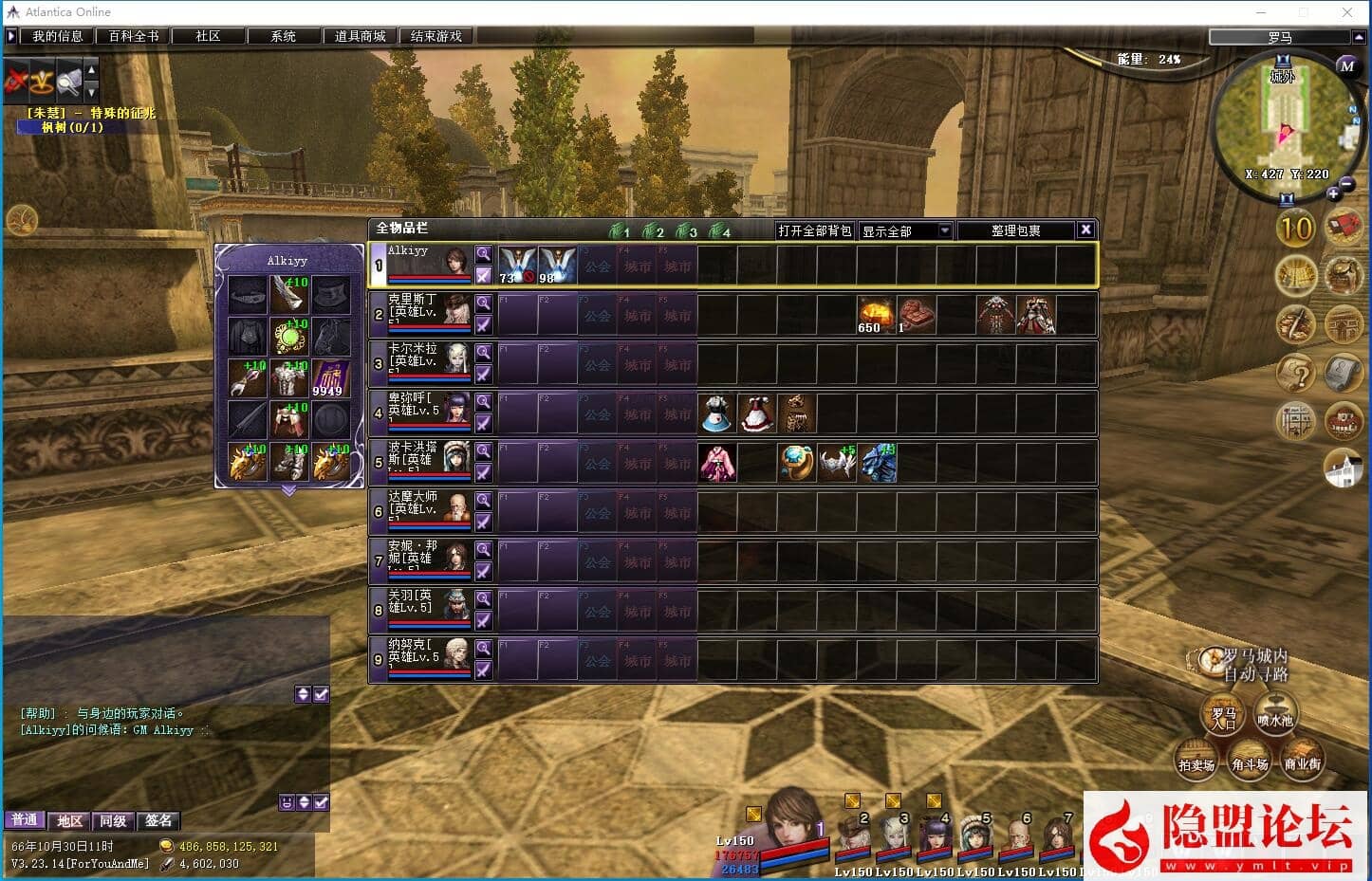
Task: Click the magnifying glass icon in quest toolbar
Action: (x=67, y=80)
